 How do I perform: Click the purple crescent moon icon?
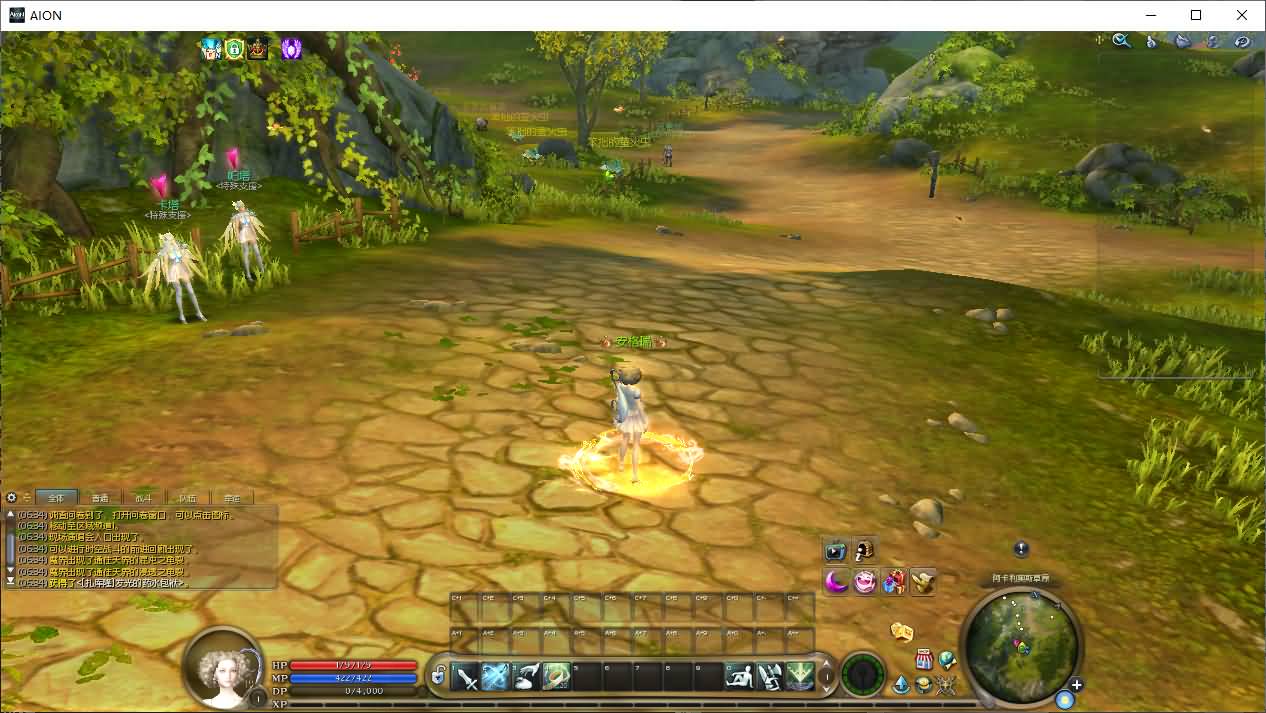click(836, 581)
